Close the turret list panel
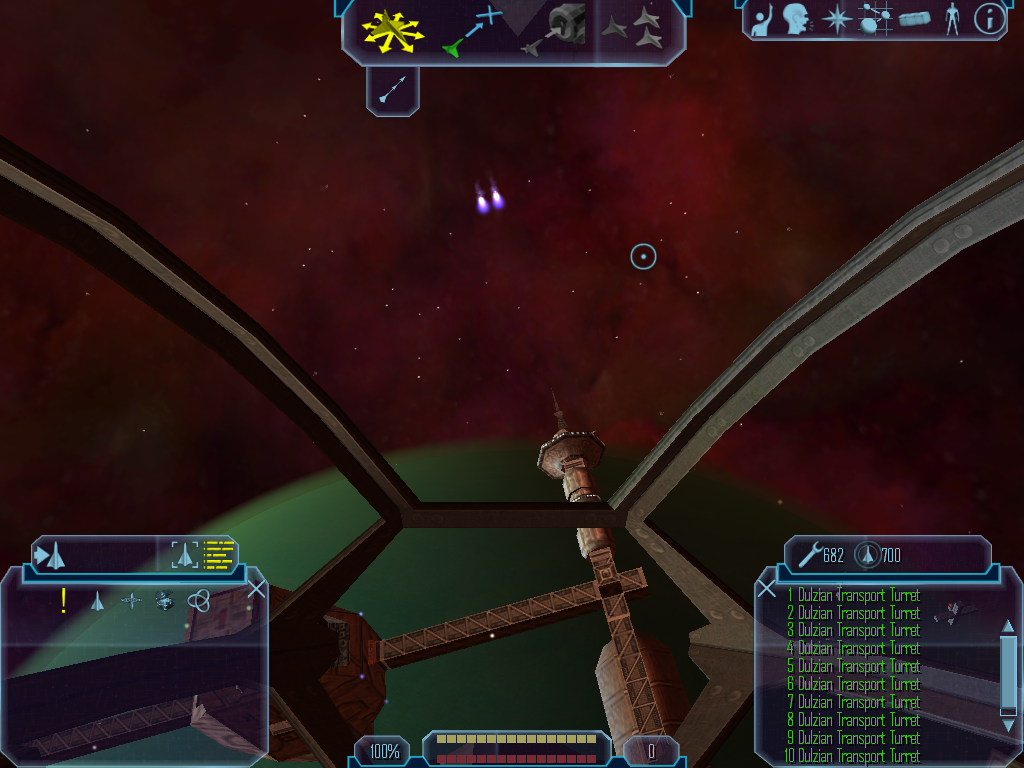This screenshot has height=768, width=1024. pos(767,588)
